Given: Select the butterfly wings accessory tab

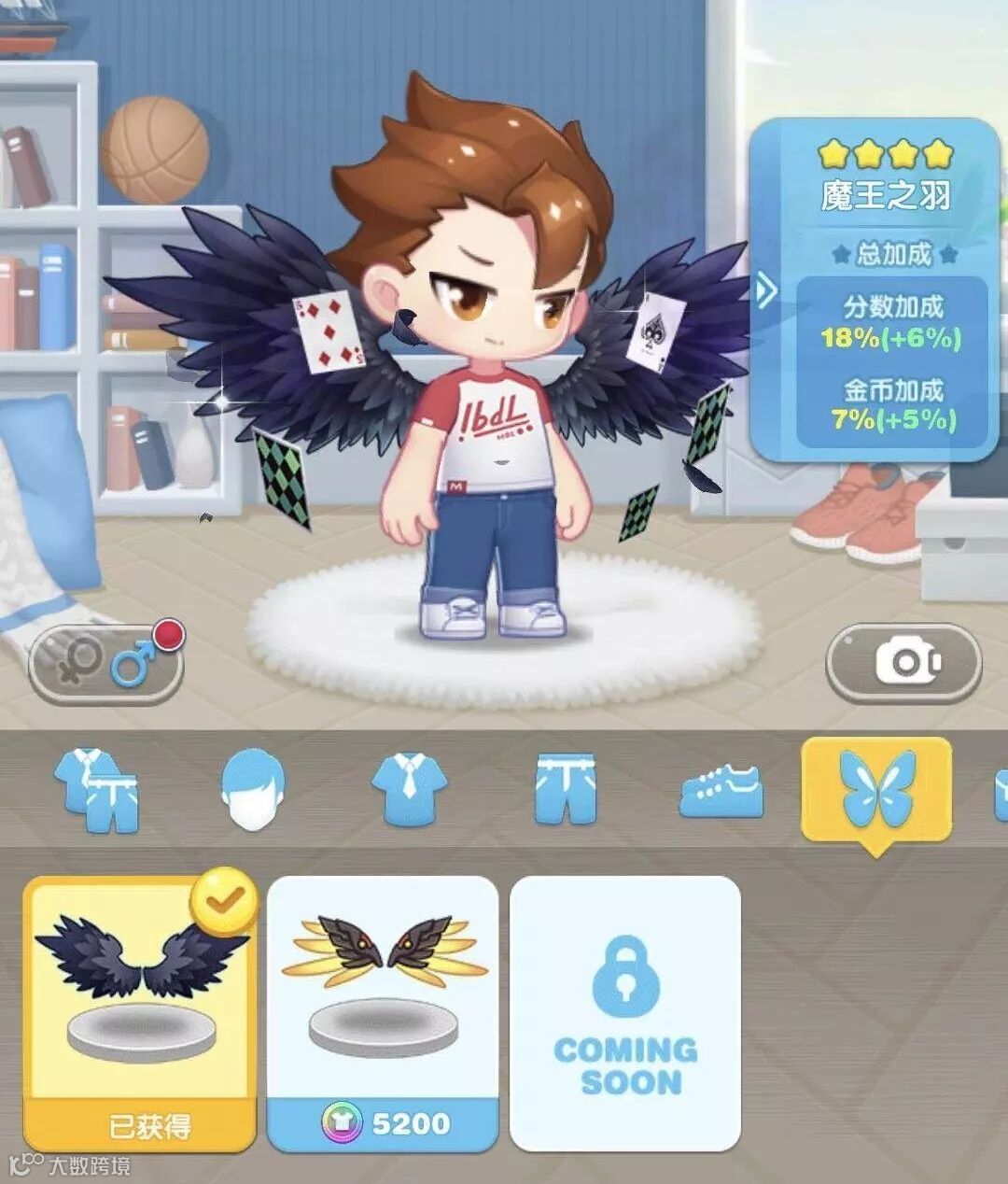Looking at the screenshot, I should pos(876,789).
